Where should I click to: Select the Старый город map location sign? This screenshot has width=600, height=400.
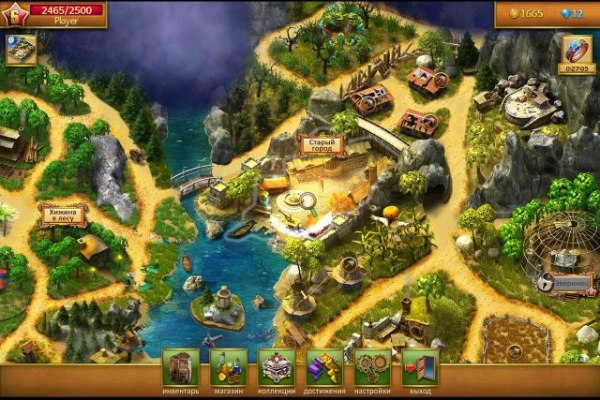click(x=321, y=146)
